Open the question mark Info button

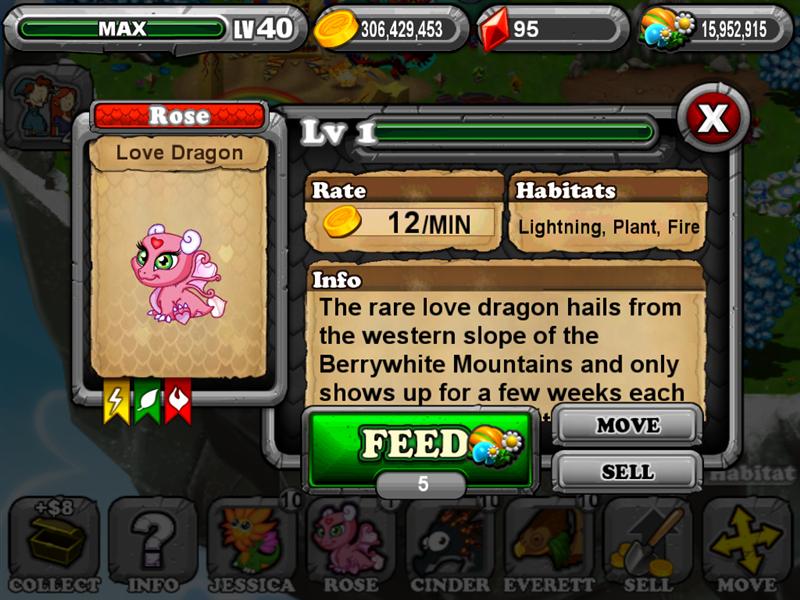click(152, 545)
